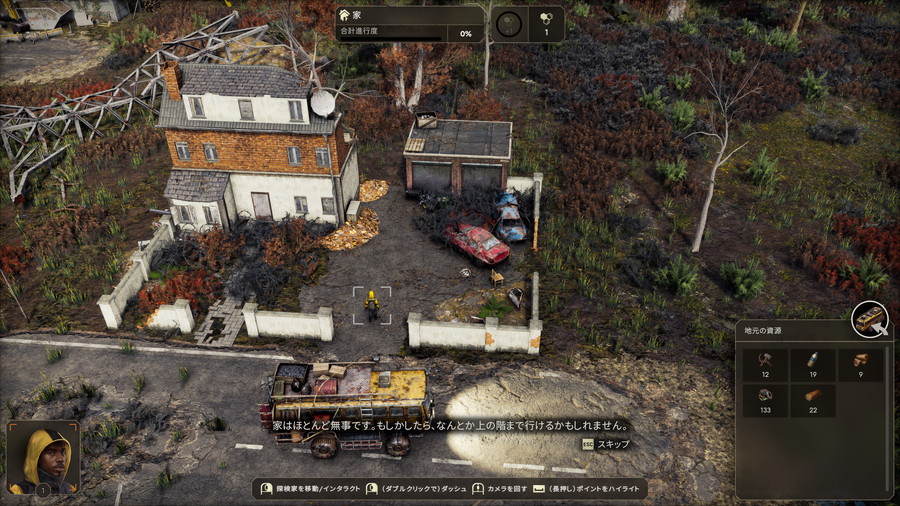Choose the wood planks resource with 9
The width and height of the screenshot is (900, 506).
point(861,366)
